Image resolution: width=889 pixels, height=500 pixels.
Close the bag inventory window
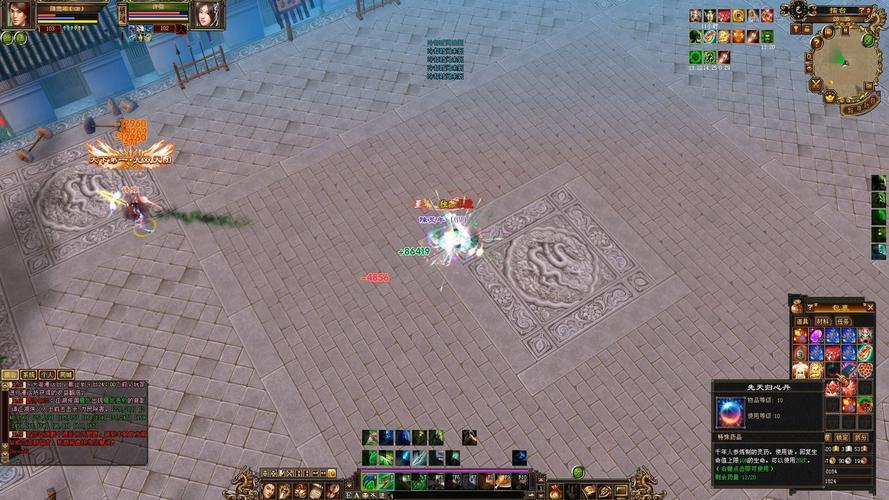869,307
